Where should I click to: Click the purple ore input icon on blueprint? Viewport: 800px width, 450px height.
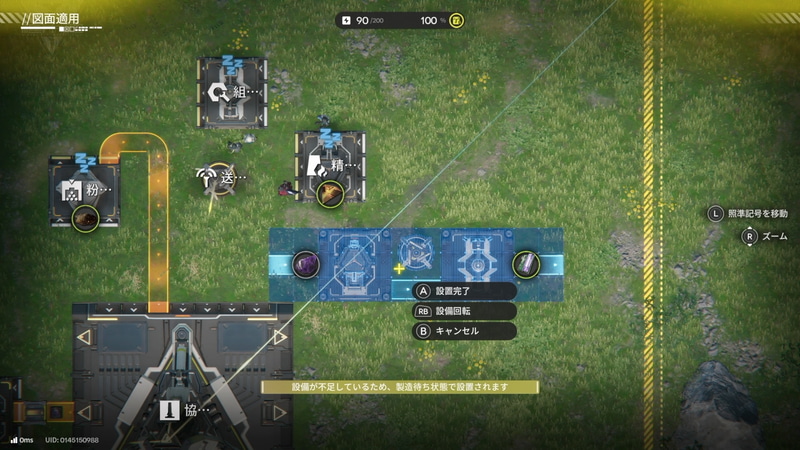pyautogui.click(x=306, y=264)
